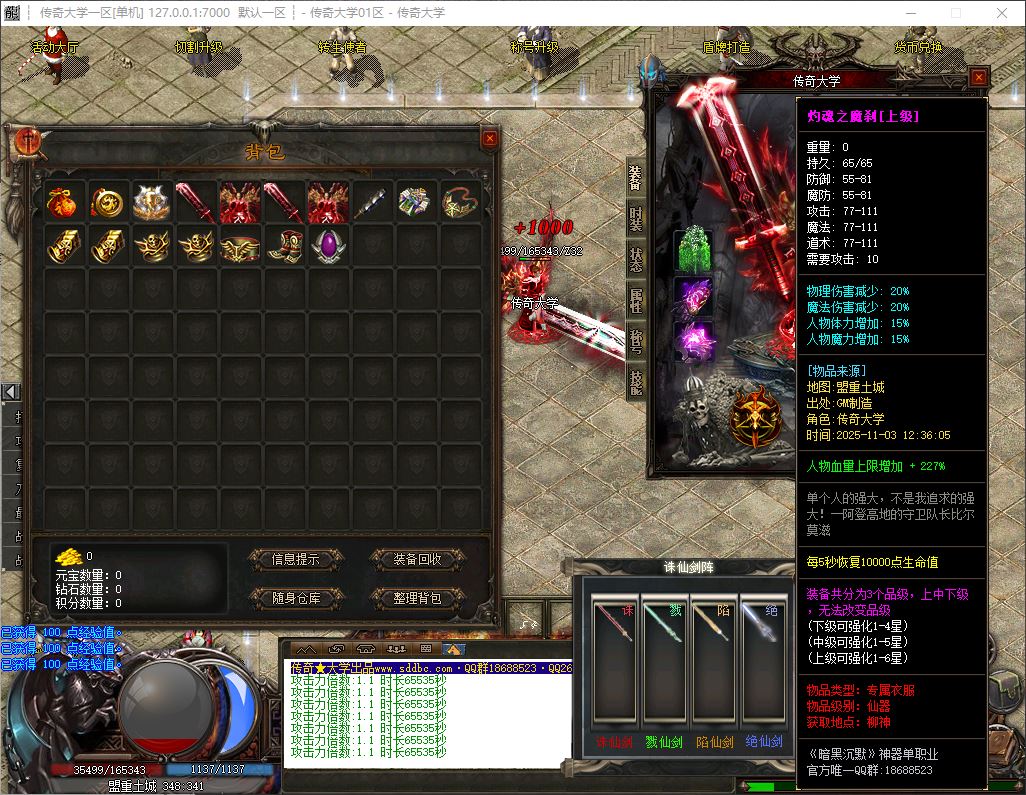
Task: Close the 背包 backpack window
Action: click(489, 140)
